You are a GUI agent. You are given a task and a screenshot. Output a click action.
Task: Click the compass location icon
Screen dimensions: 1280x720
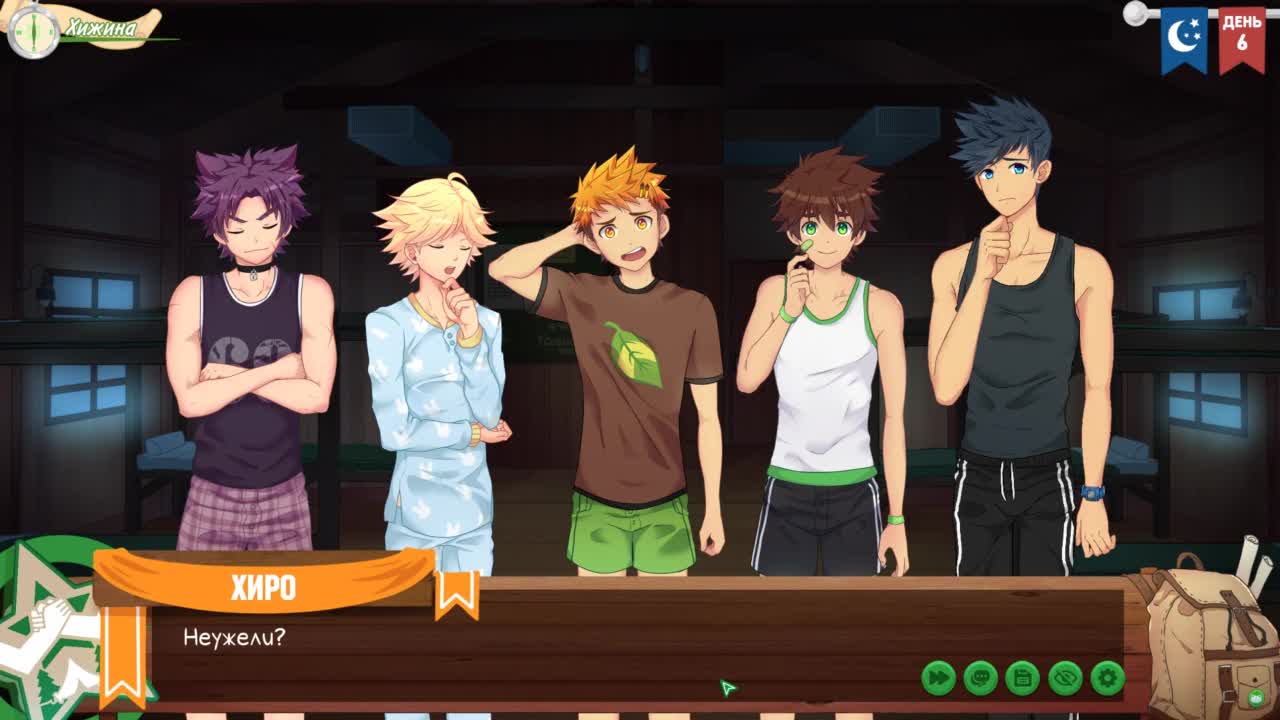coord(33,32)
